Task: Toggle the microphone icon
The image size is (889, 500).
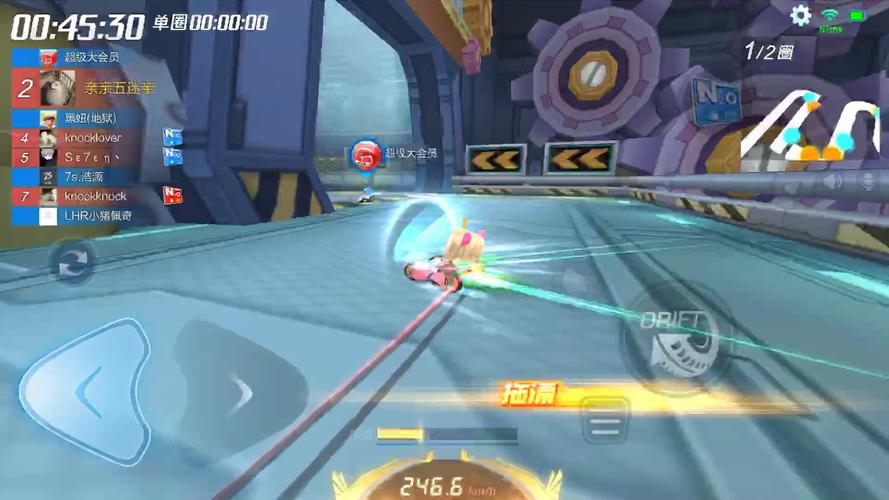Action: point(868,182)
